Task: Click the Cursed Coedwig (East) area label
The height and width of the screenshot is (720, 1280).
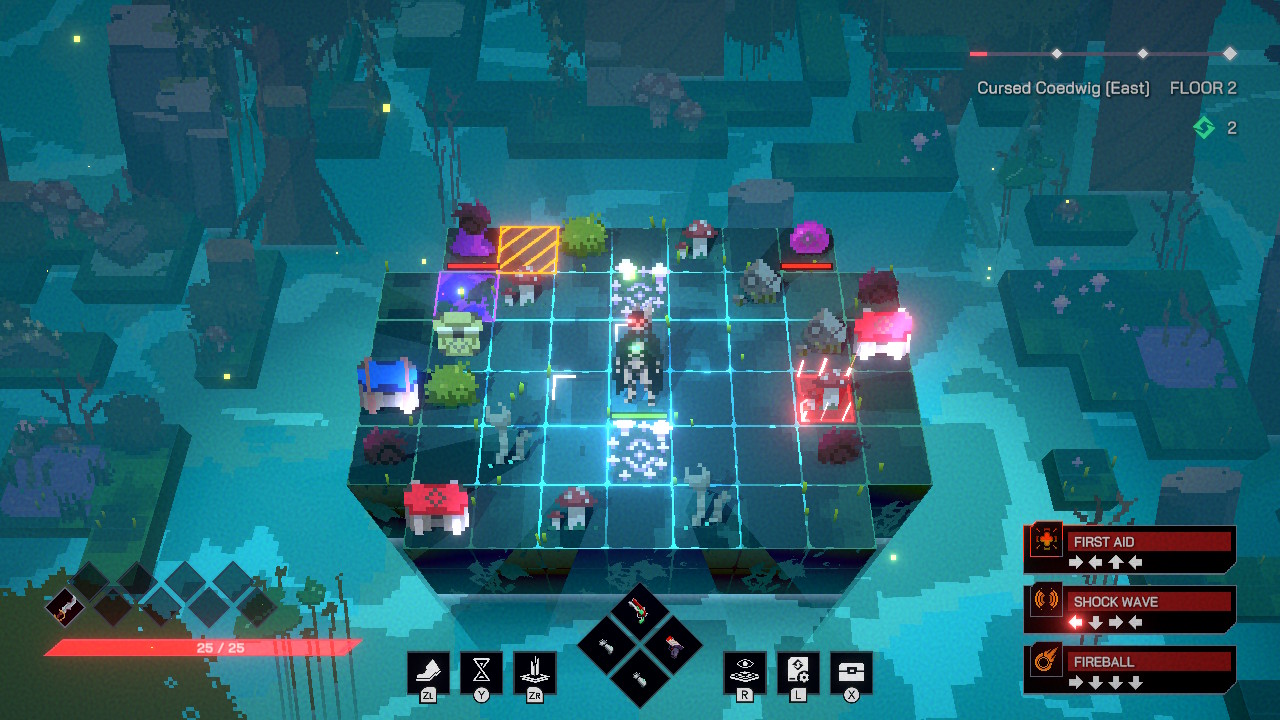Action: (1063, 88)
